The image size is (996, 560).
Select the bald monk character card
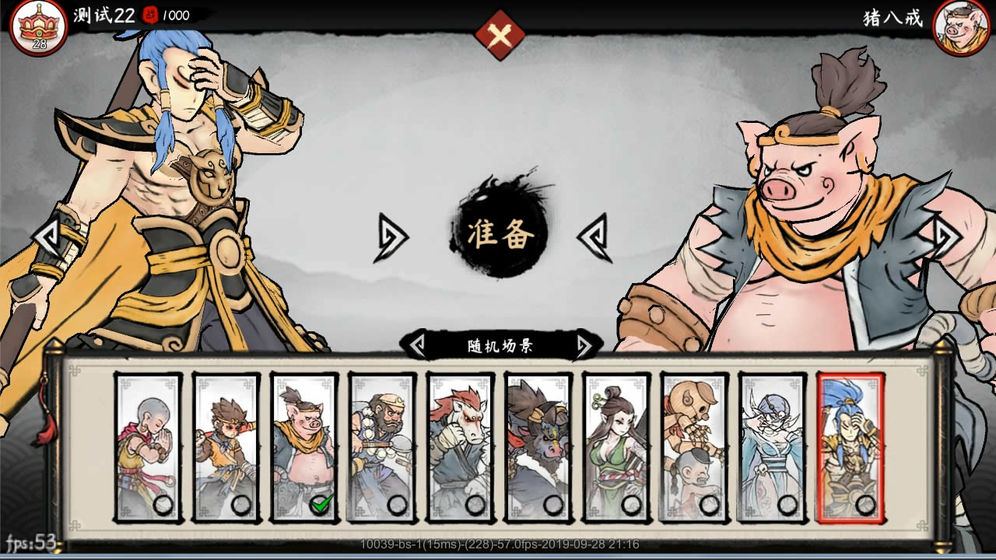click(x=148, y=446)
